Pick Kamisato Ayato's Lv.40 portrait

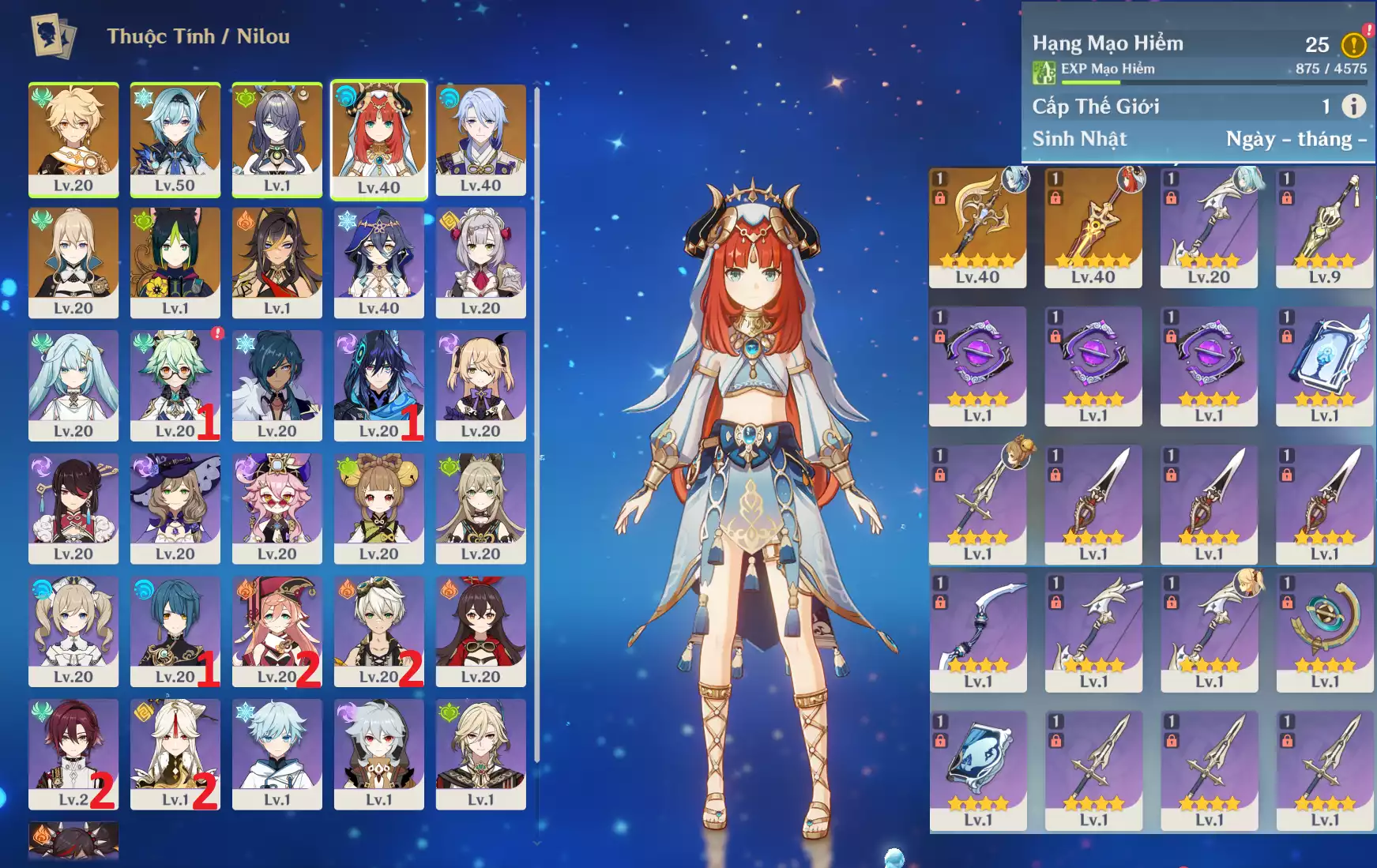point(480,139)
